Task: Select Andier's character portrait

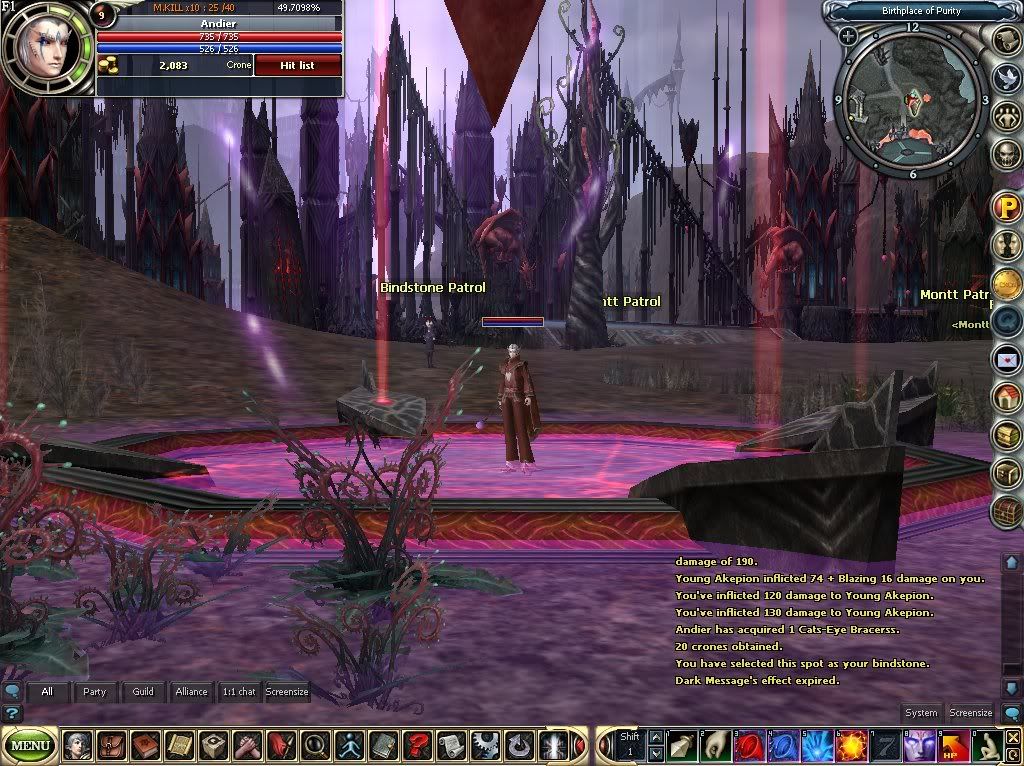Action: (43, 45)
